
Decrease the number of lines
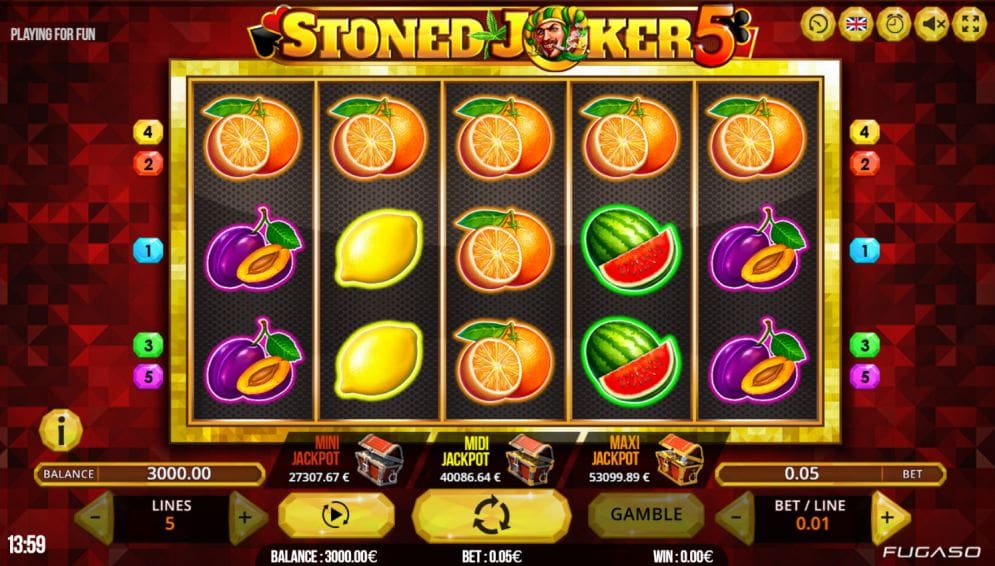[x=94, y=518]
